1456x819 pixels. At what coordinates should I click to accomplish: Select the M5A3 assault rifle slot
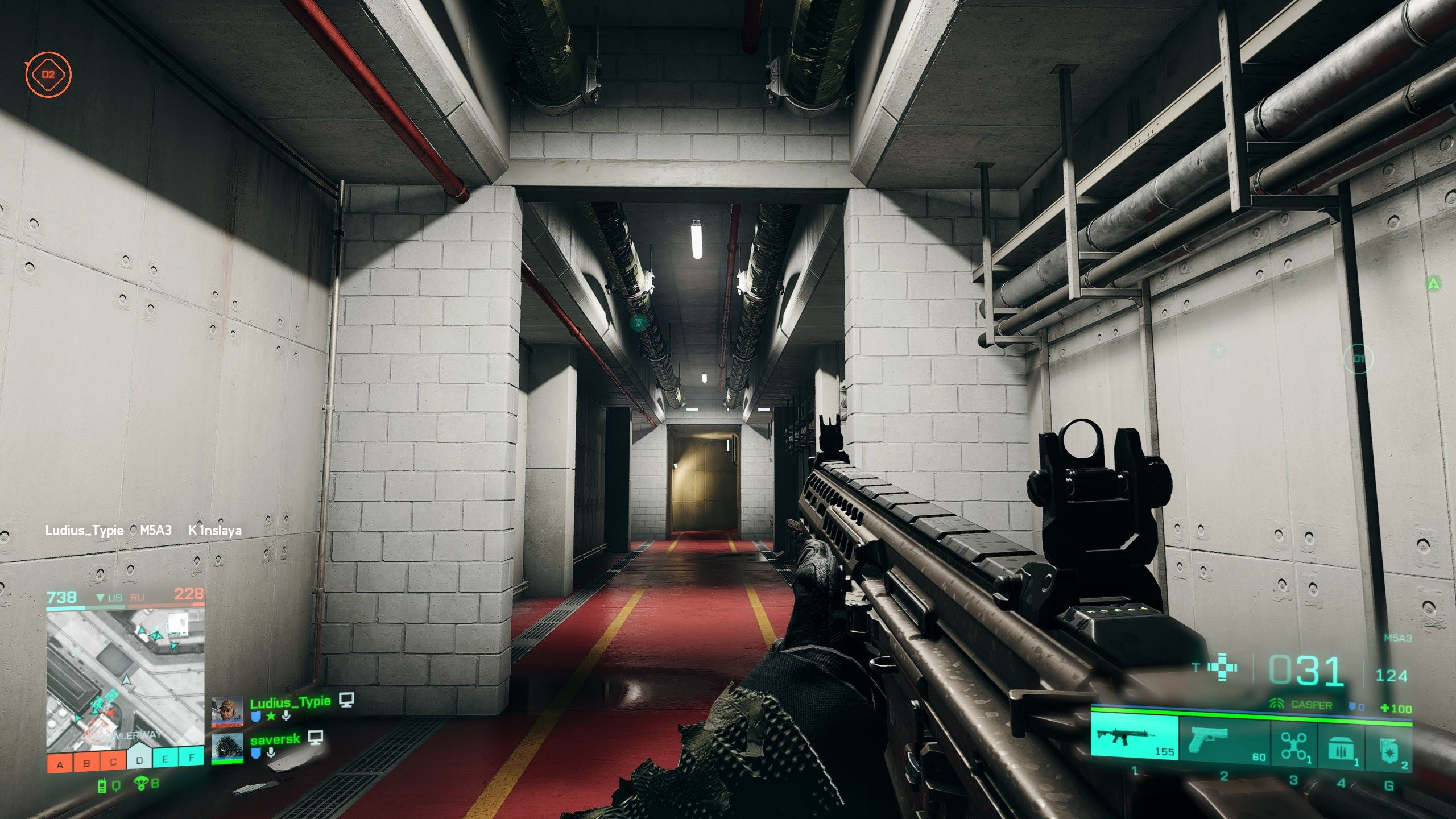coord(1134,738)
